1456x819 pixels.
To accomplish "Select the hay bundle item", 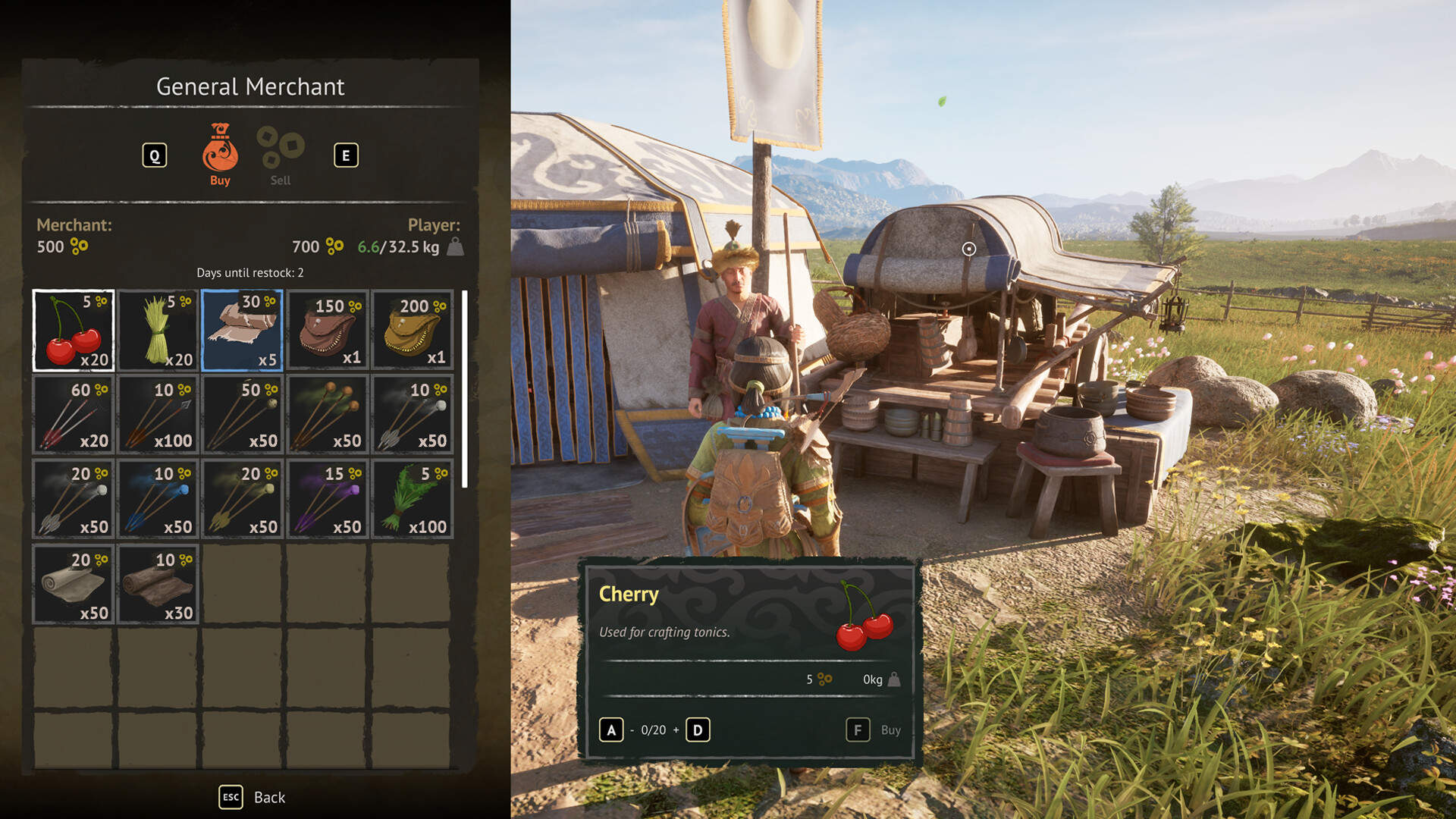I will [158, 330].
